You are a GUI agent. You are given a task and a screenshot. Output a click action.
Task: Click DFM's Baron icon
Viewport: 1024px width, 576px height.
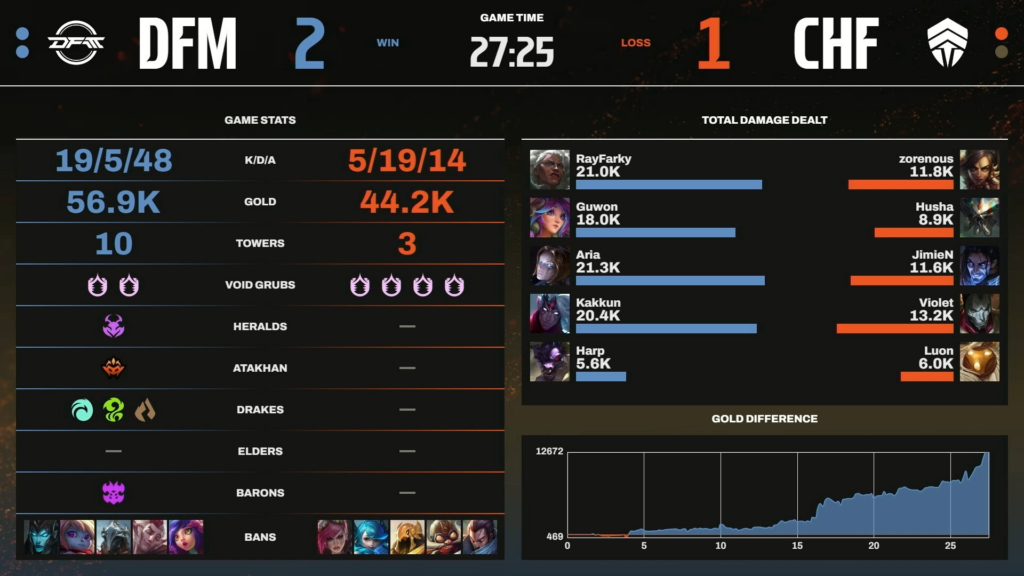coord(113,492)
